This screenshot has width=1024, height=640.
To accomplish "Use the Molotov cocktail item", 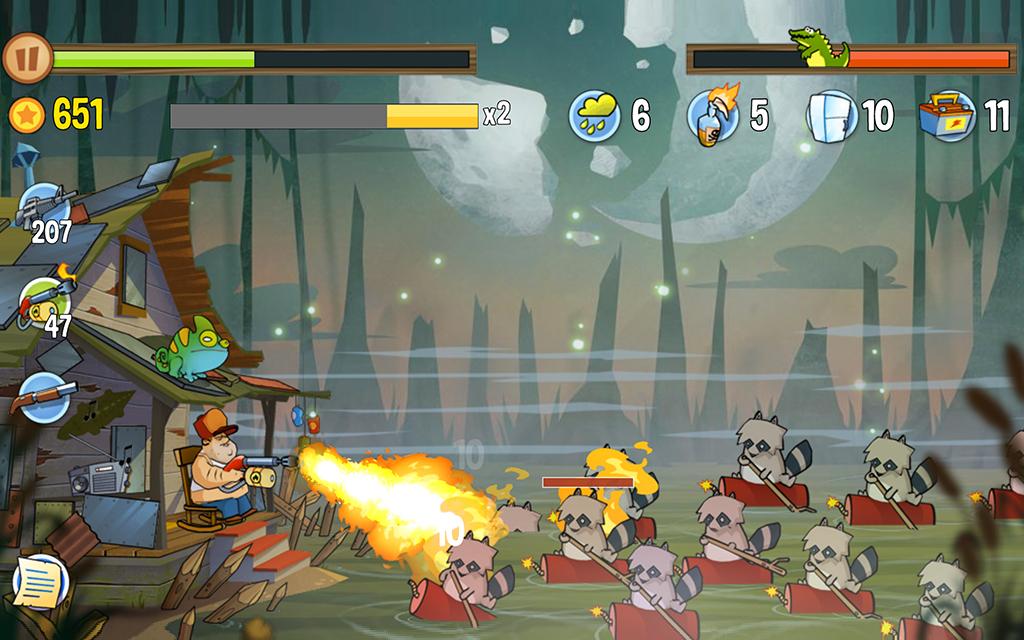I will (713, 115).
